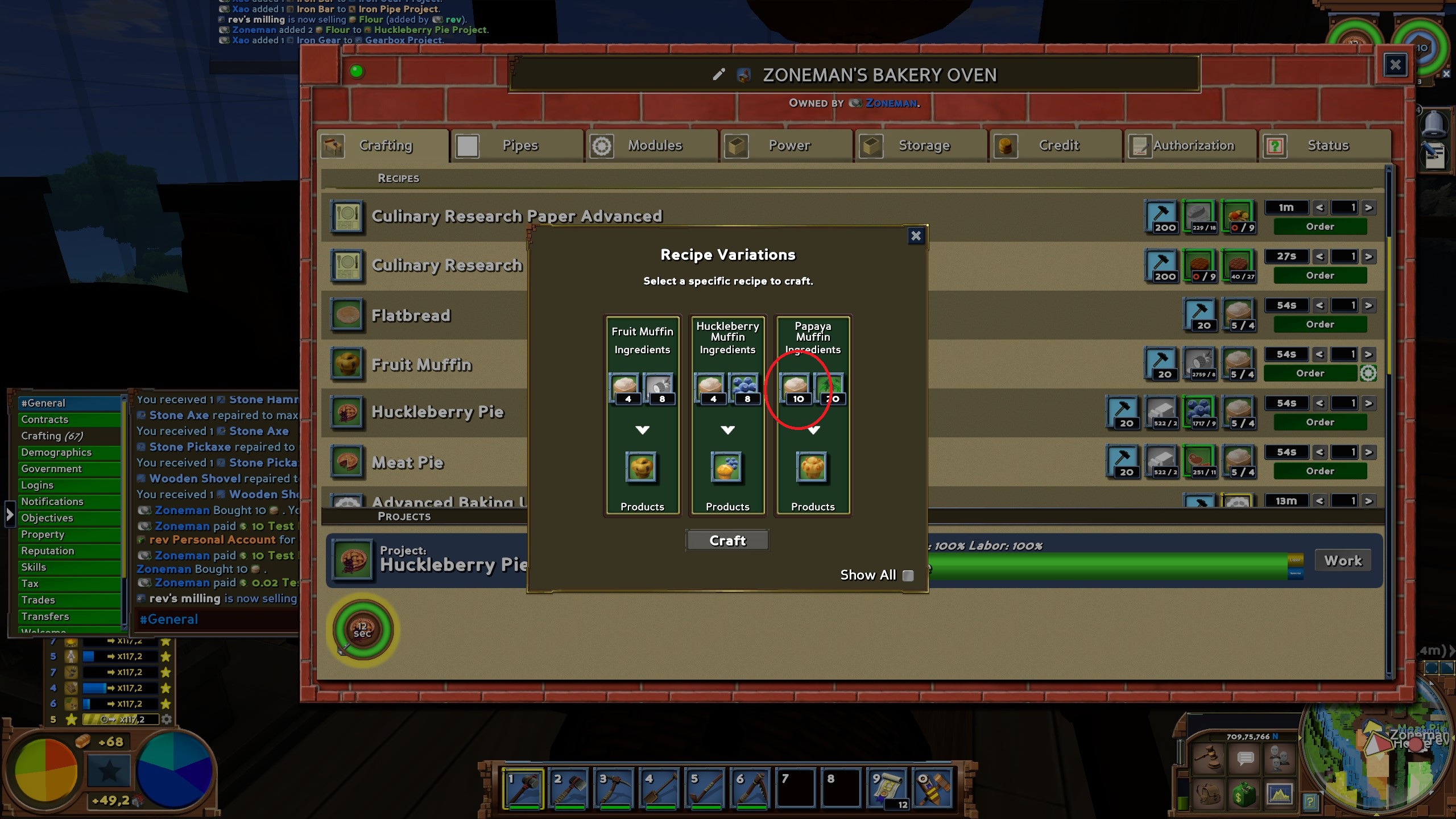1456x819 pixels.
Task: Toggle the Show All checkbox
Action: (x=908, y=576)
